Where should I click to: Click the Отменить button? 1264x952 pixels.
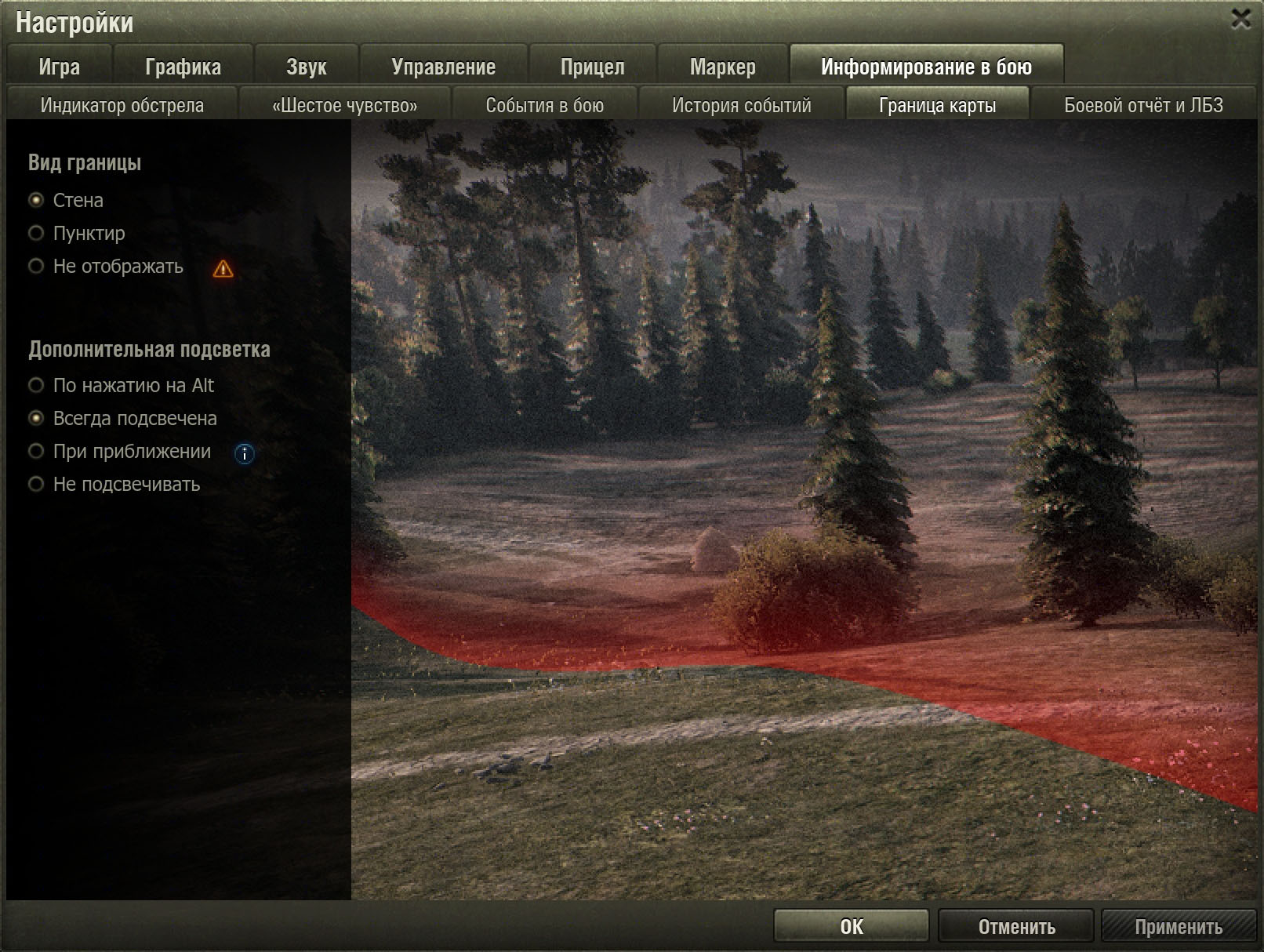click(x=1016, y=926)
